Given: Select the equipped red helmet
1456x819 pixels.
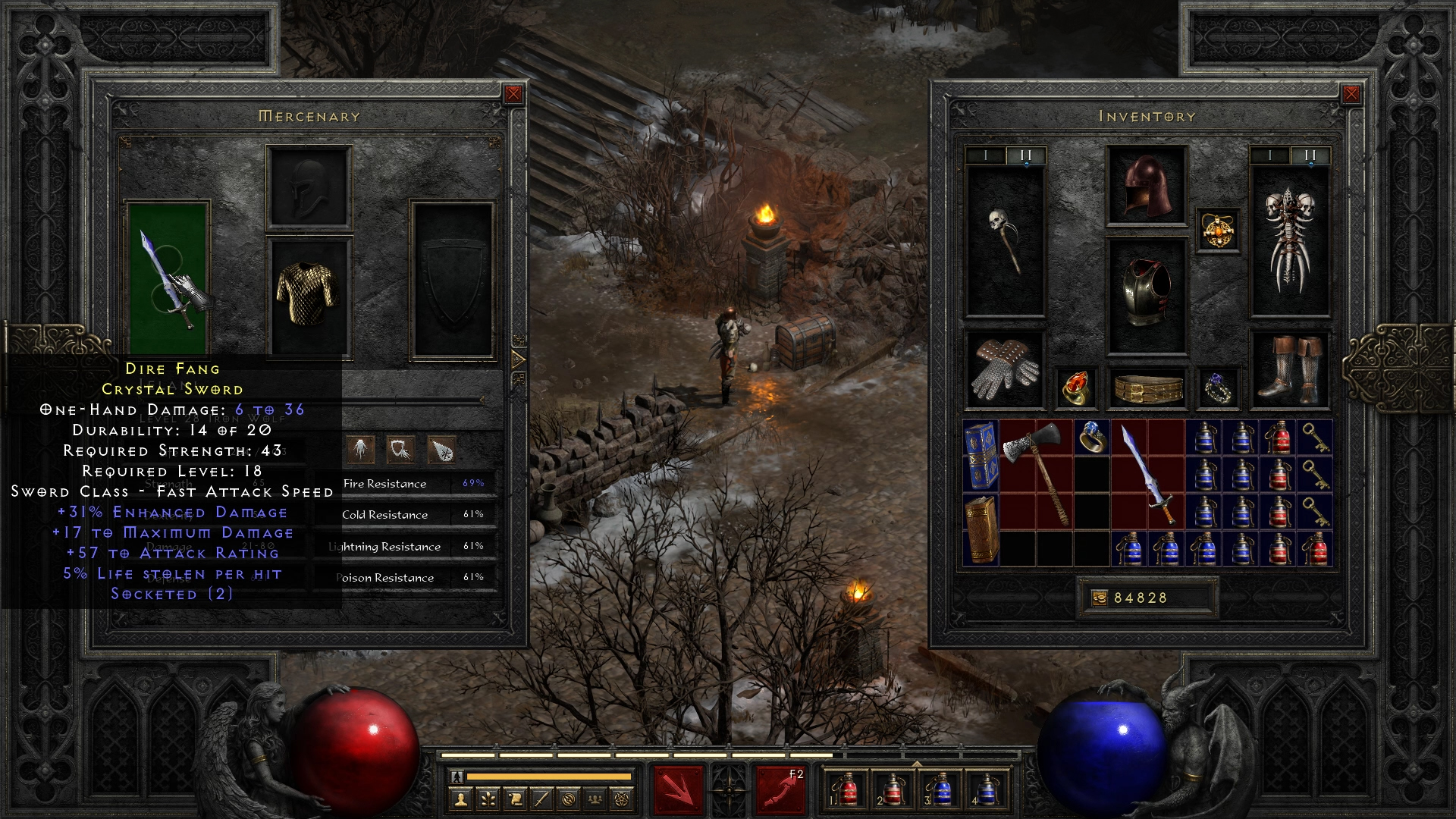Looking at the screenshot, I should 1147,185.
